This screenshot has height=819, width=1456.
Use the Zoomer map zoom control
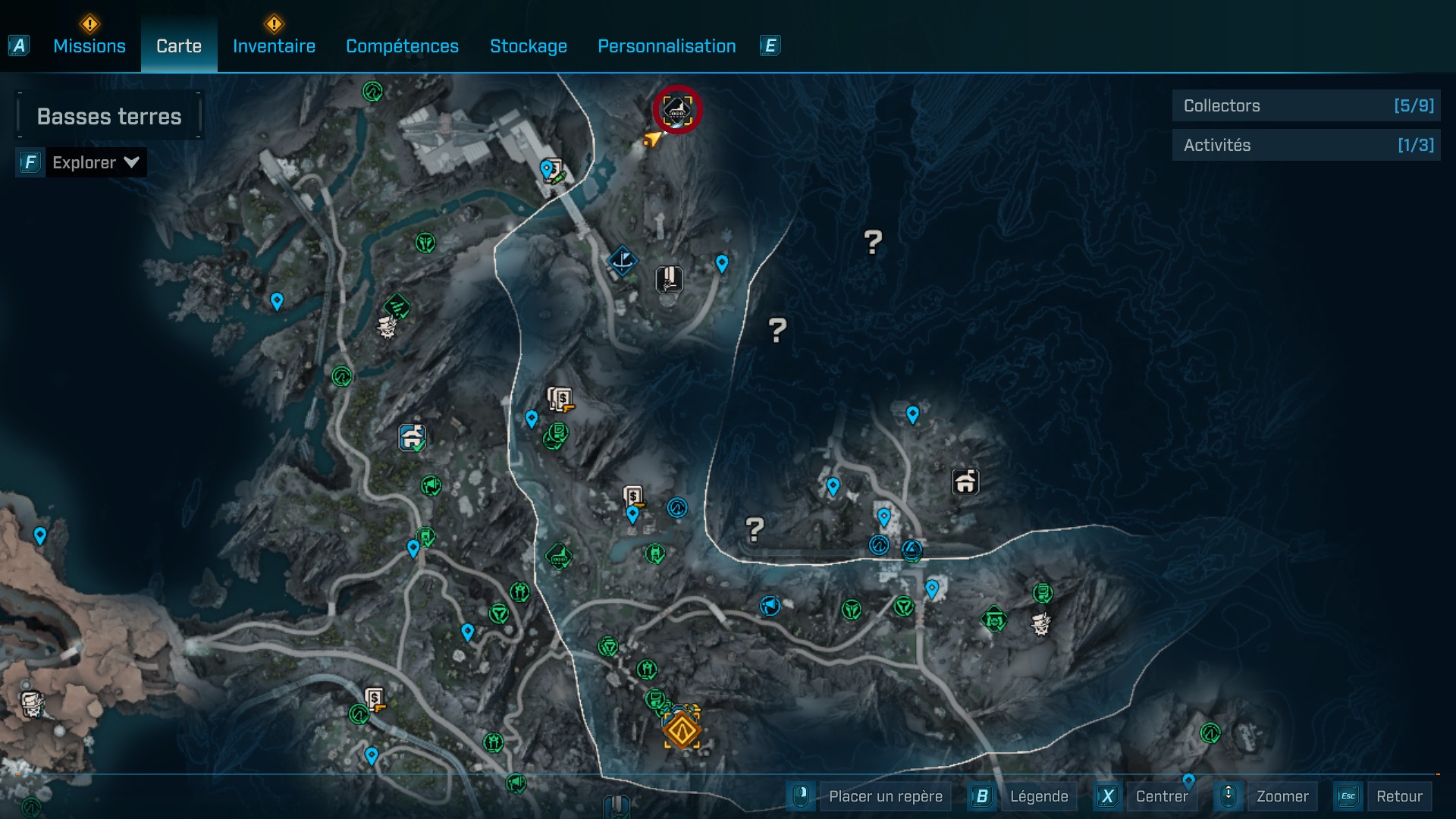pos(1283,796)
